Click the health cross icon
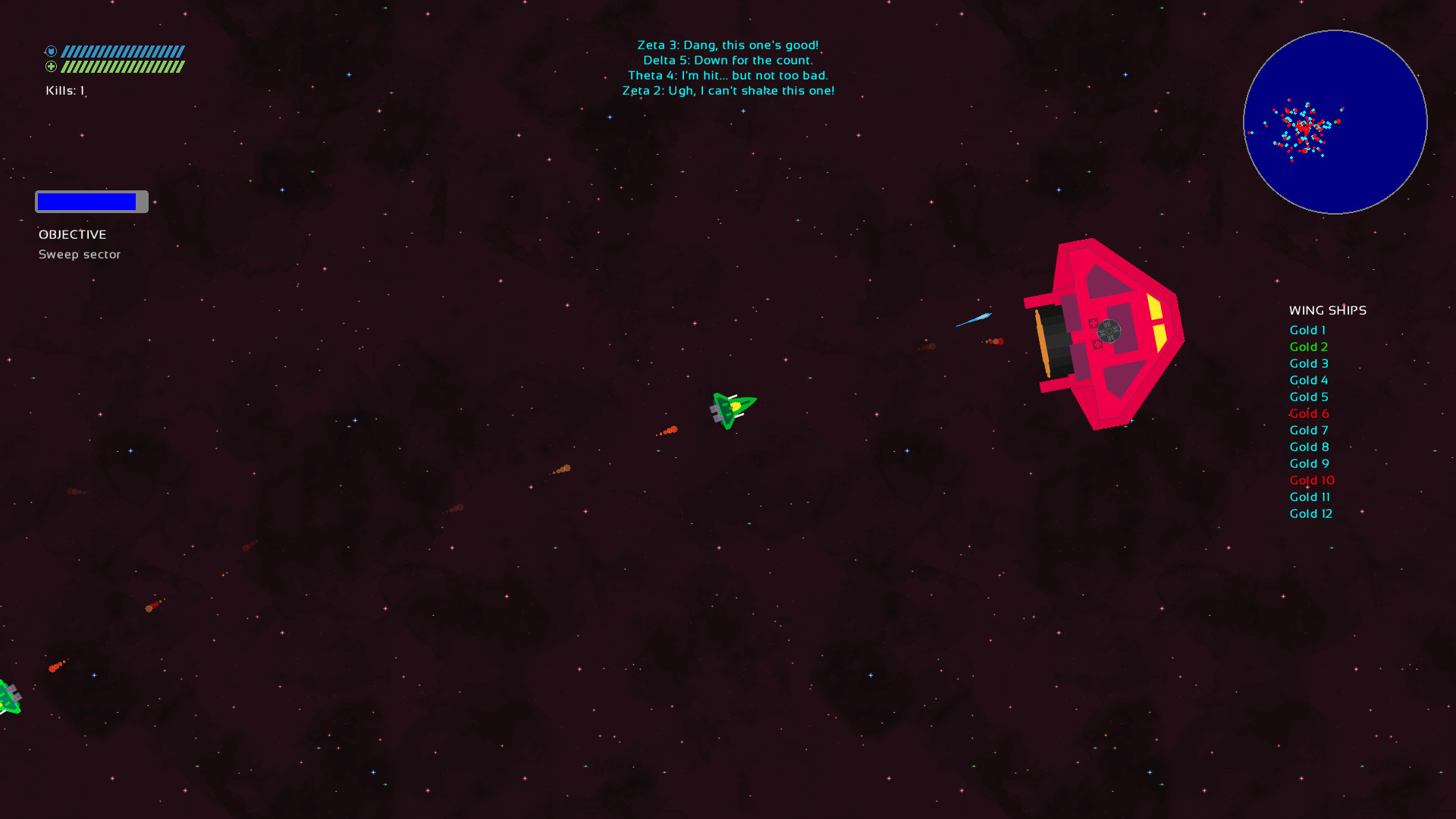1456x819 pixels. coord(51,67)
